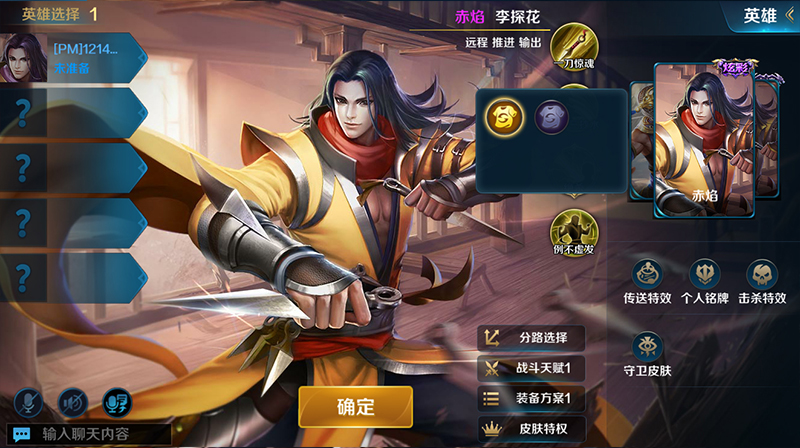Open 装备方案1 equipment plan

click(x=531, y=399)
